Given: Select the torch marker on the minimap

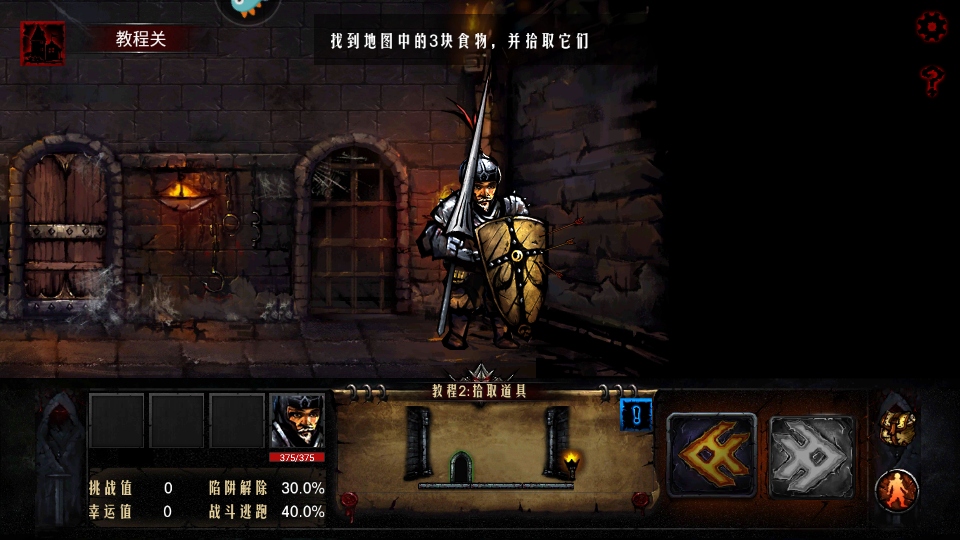Looking at the screenshot, I should point(571,462).
